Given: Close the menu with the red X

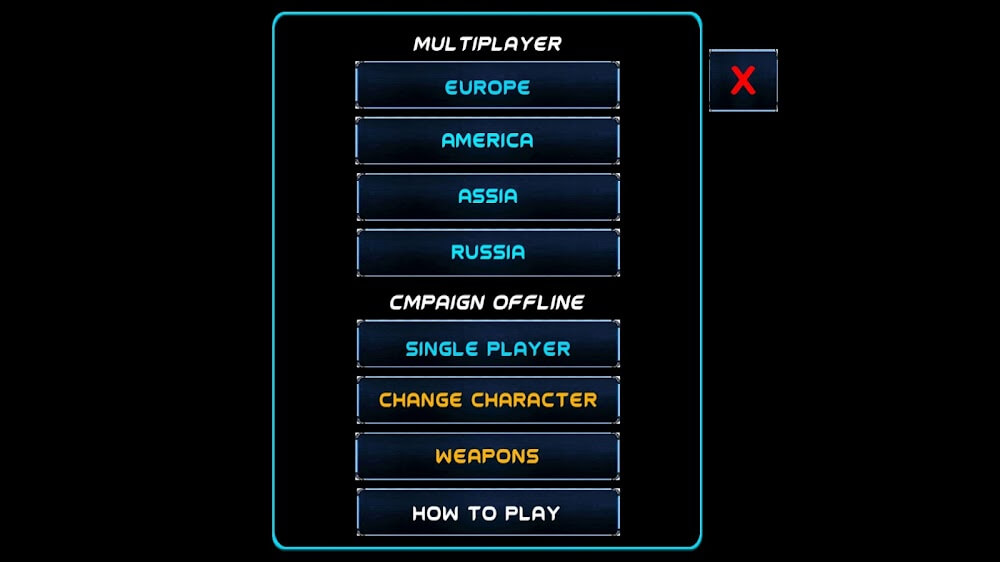Looking at the screenshot, I should tap(743, 80).
